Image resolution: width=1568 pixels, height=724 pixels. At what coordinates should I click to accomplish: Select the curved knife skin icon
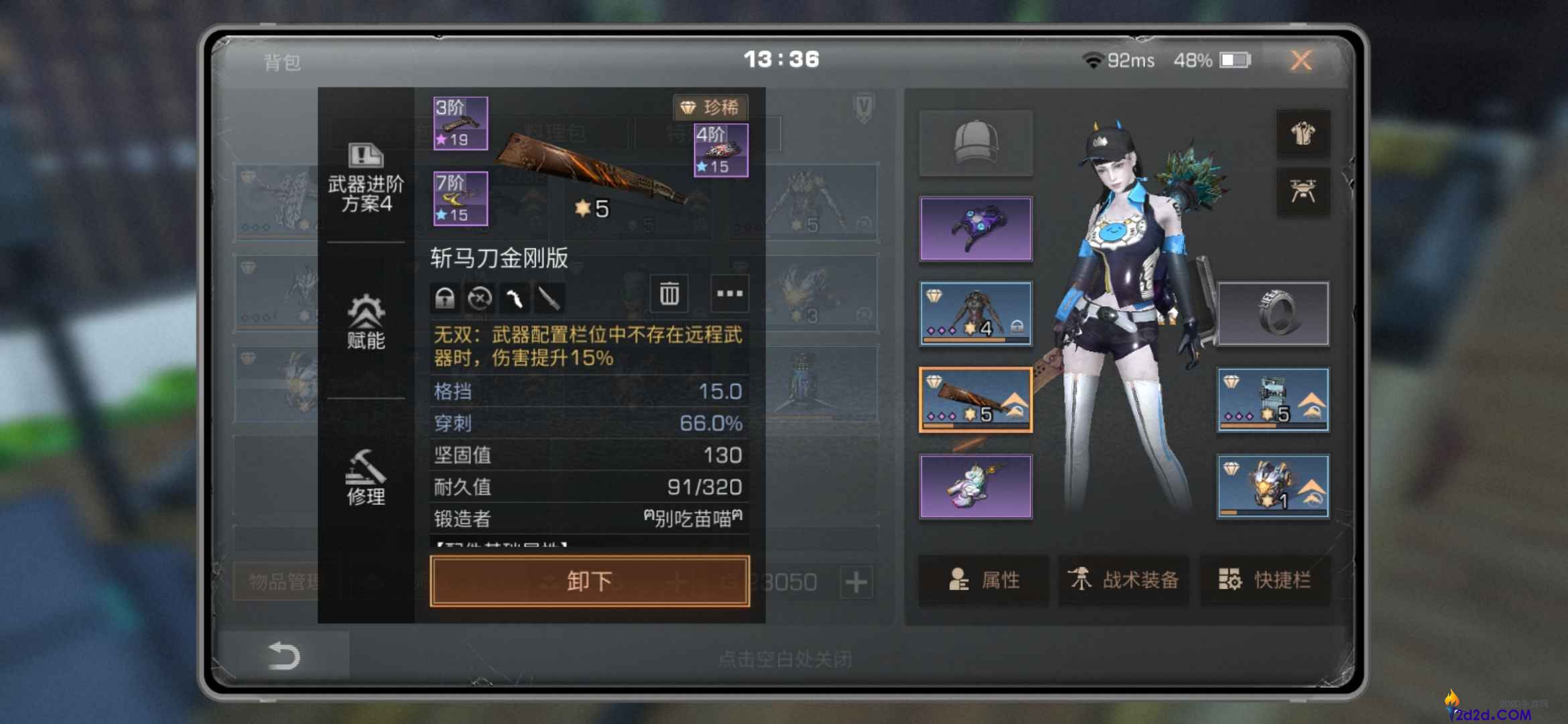515,298
